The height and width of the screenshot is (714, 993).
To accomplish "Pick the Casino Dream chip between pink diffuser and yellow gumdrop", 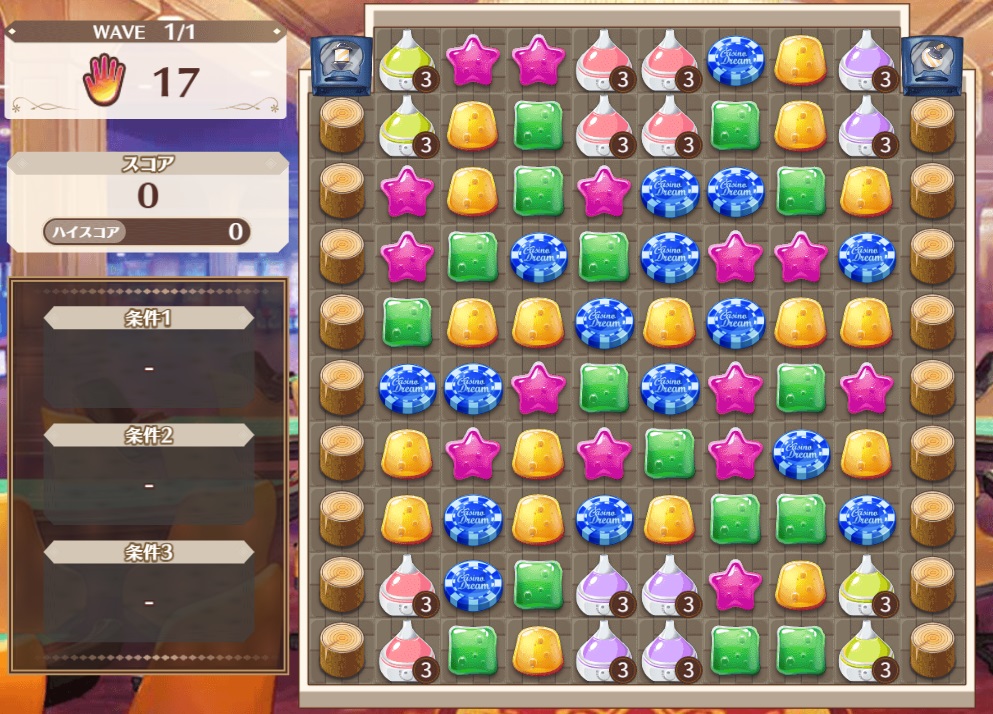I will (x=736, y=60).
